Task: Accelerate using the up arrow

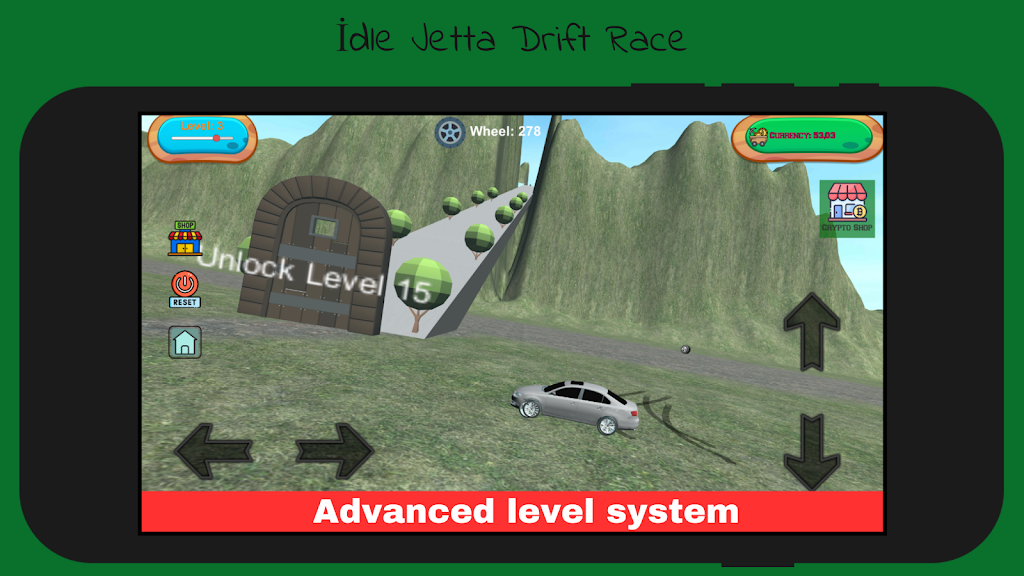Action: tap(811, 331)
